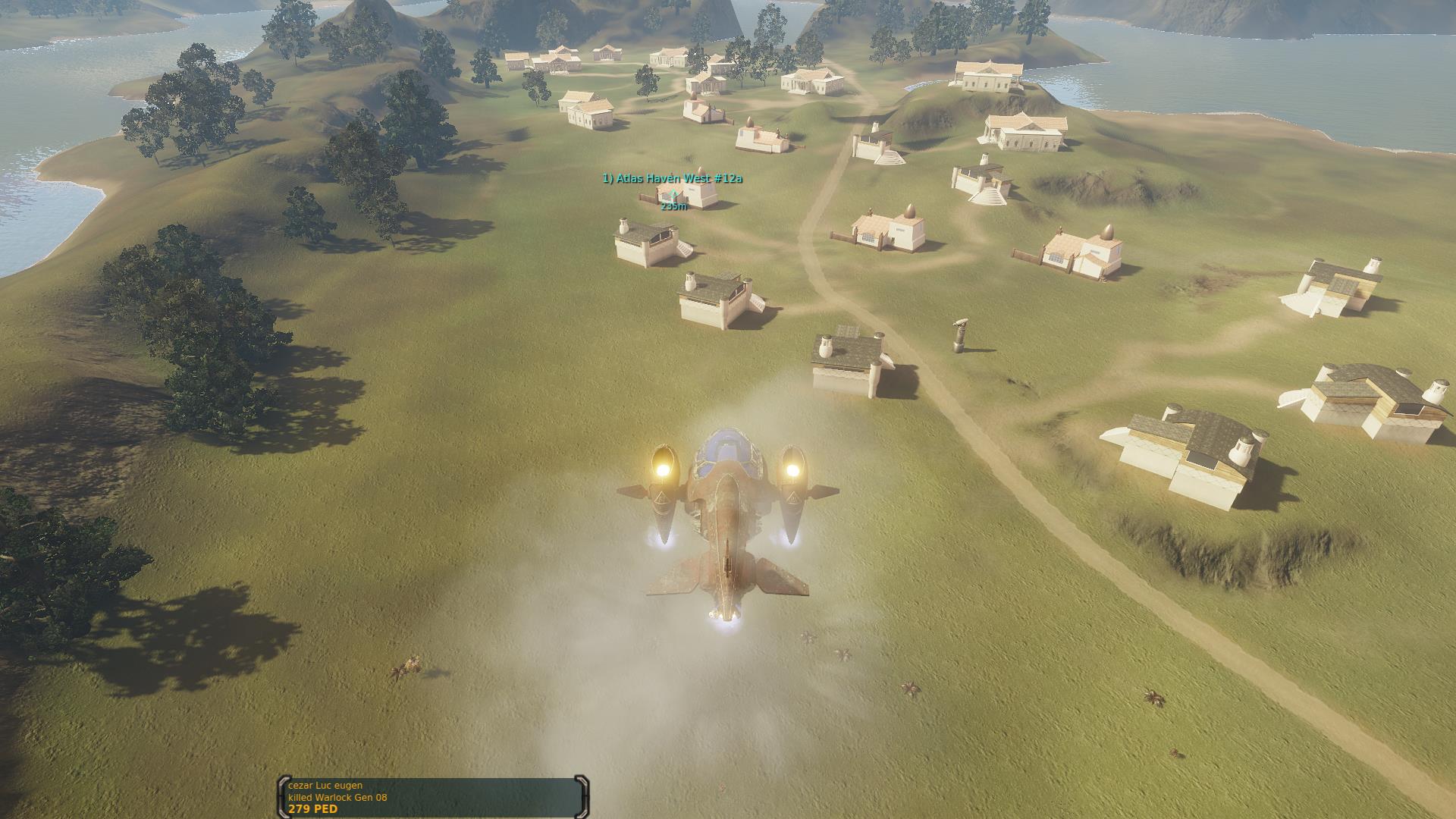The width and height of the screenshot is (1456, 819).
Task: Click the Warlock Gen 08 kill notification panel
Action: pos(433,797)
